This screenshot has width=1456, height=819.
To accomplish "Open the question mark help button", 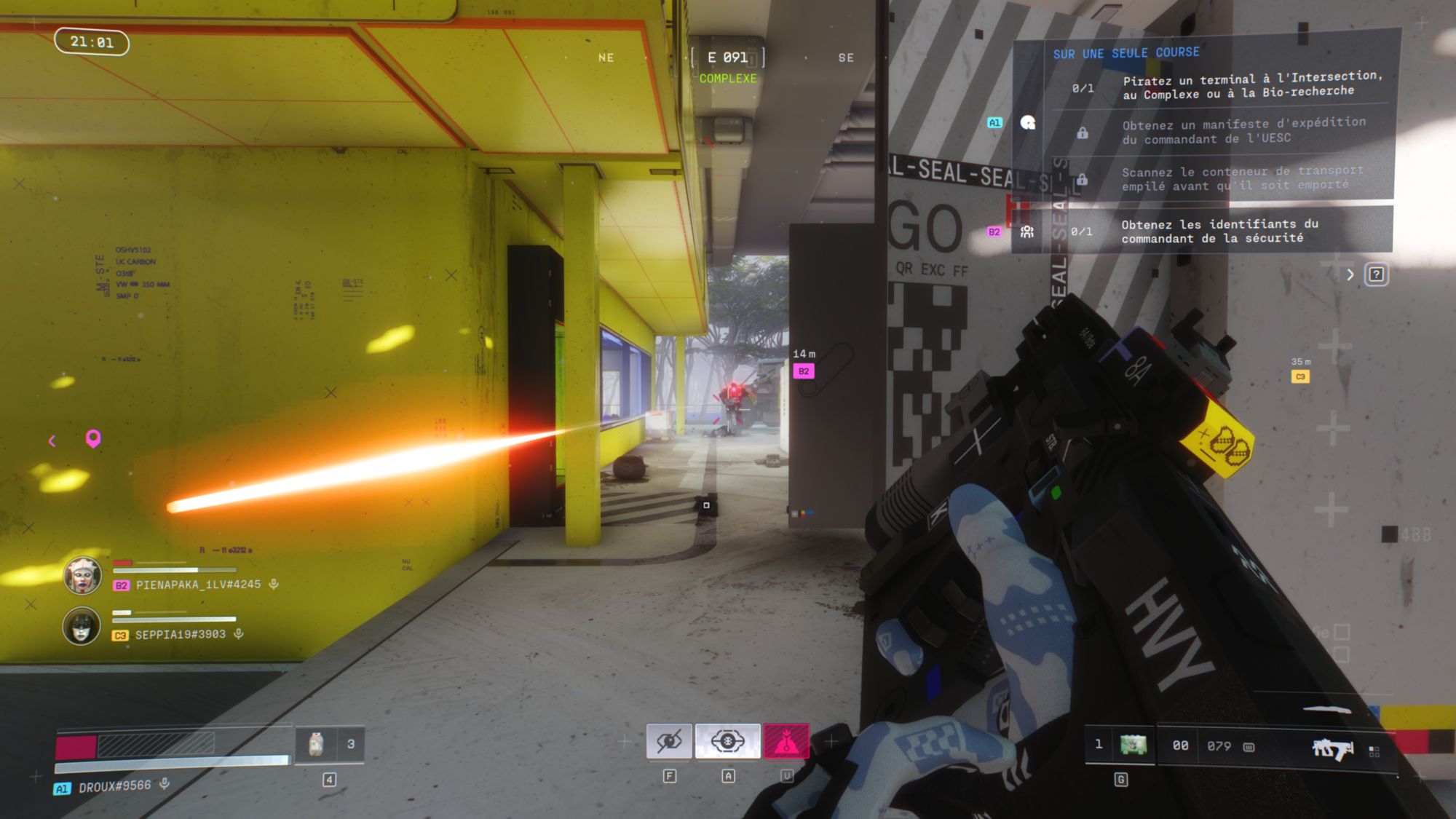I will (1376, 274).
